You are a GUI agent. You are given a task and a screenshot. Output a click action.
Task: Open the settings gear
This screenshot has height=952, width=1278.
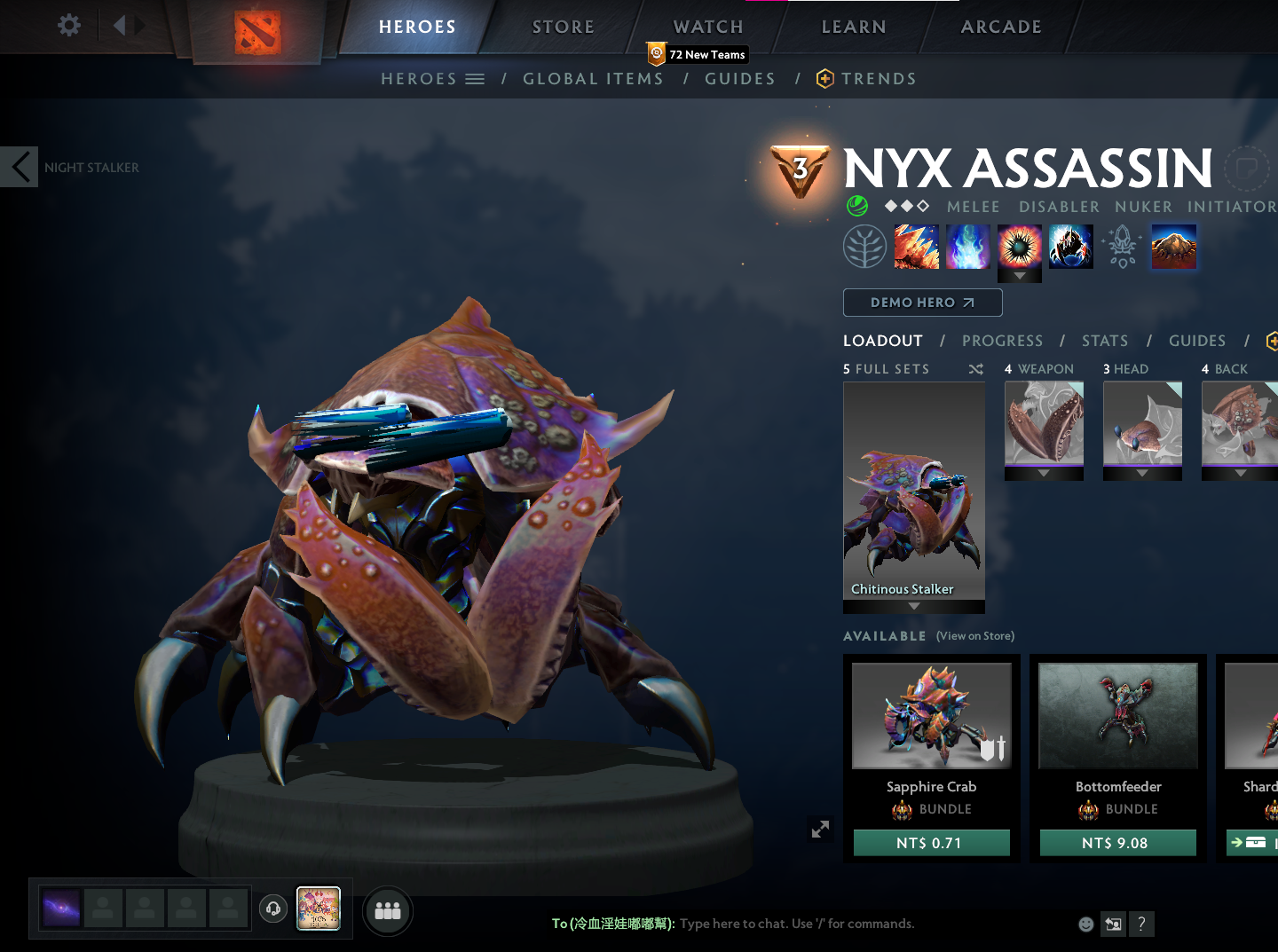[x=68, y=25]
